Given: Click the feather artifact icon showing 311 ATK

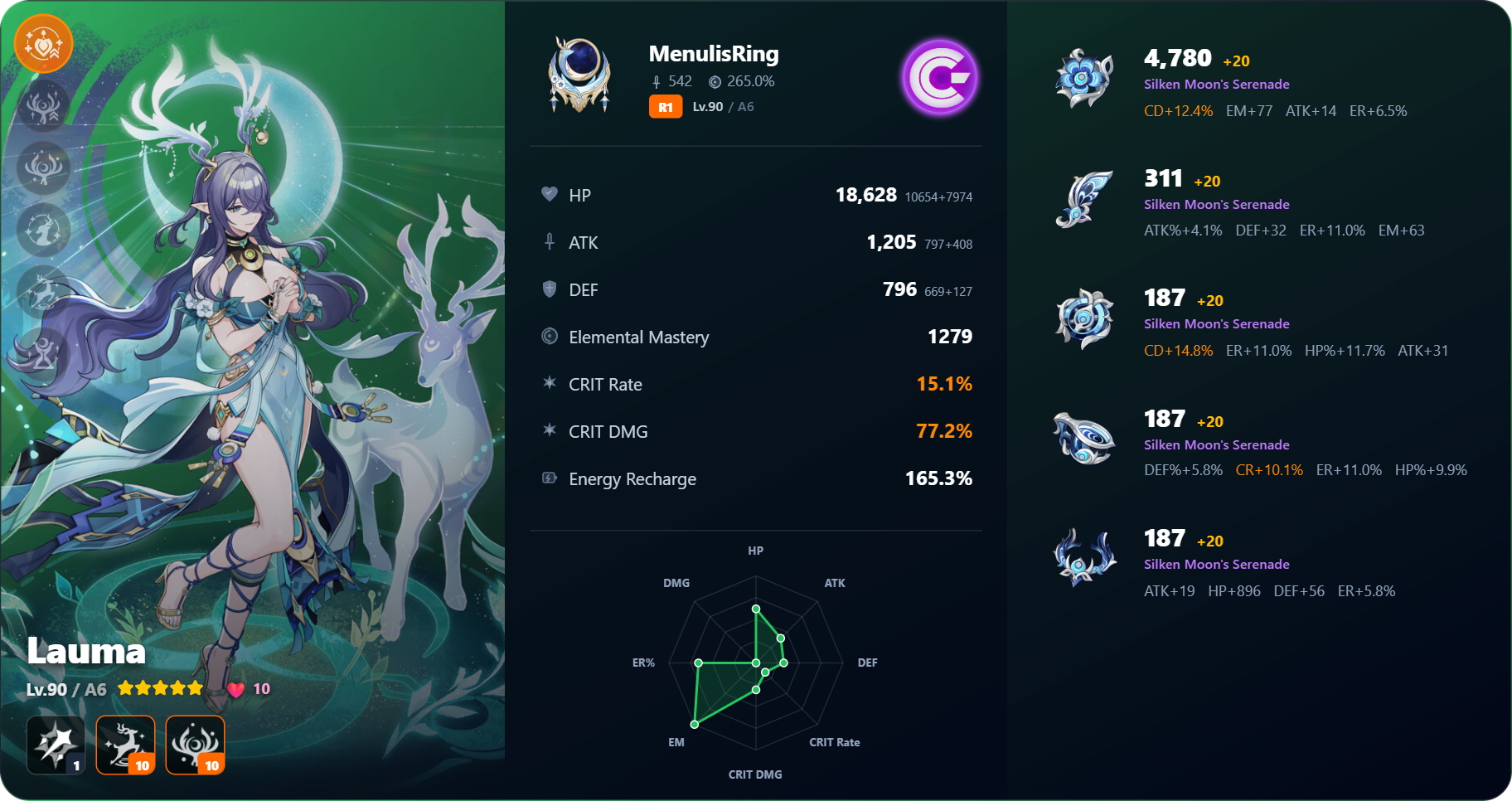Looking at the screenshot, I should [1084, 200].
